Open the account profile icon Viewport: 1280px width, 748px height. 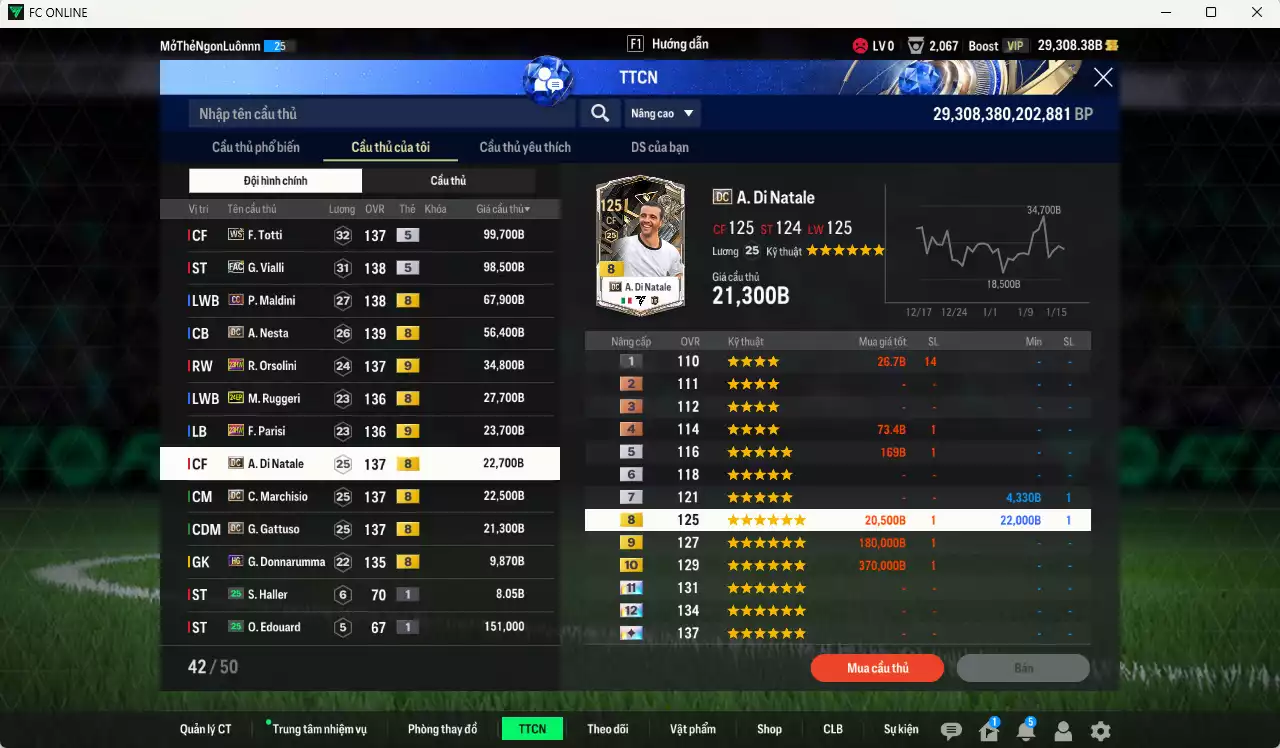click(x=1064, y=728)
